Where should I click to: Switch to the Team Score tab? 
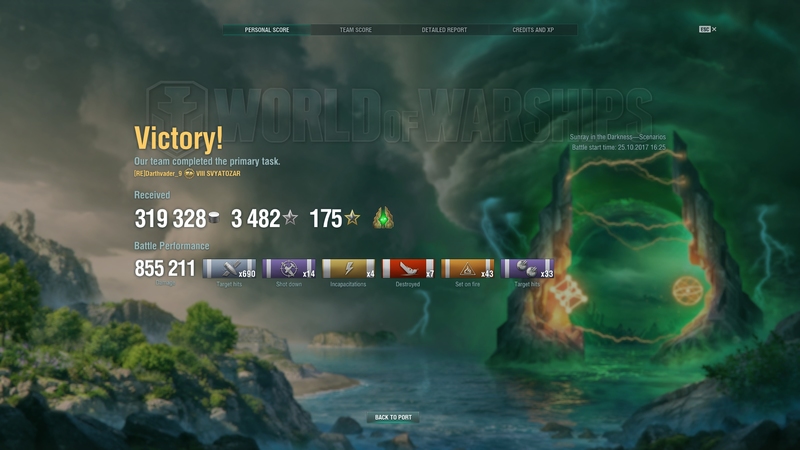click(355, 30)
